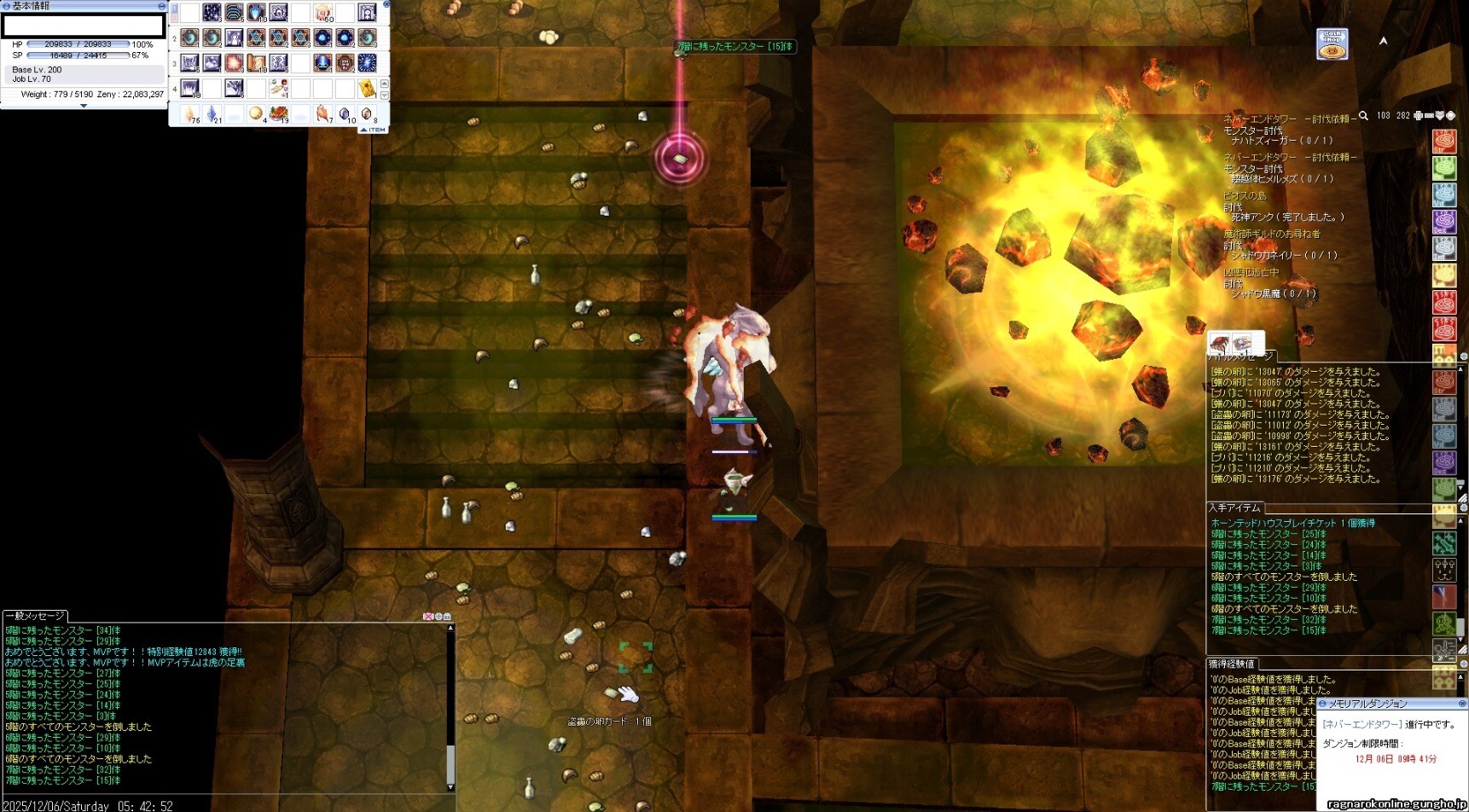Toggle the ITEM tab under the hotbar
The width and height of the screenshot is (1469, 812).
click(x=373, y=130)
